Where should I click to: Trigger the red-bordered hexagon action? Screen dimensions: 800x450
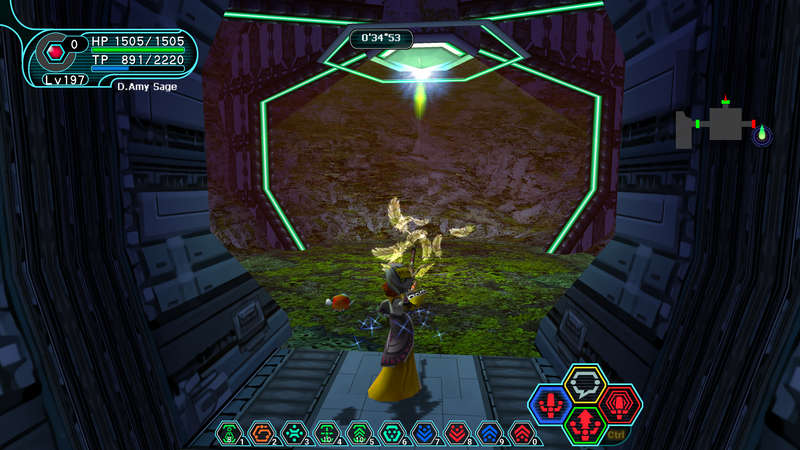619,405
